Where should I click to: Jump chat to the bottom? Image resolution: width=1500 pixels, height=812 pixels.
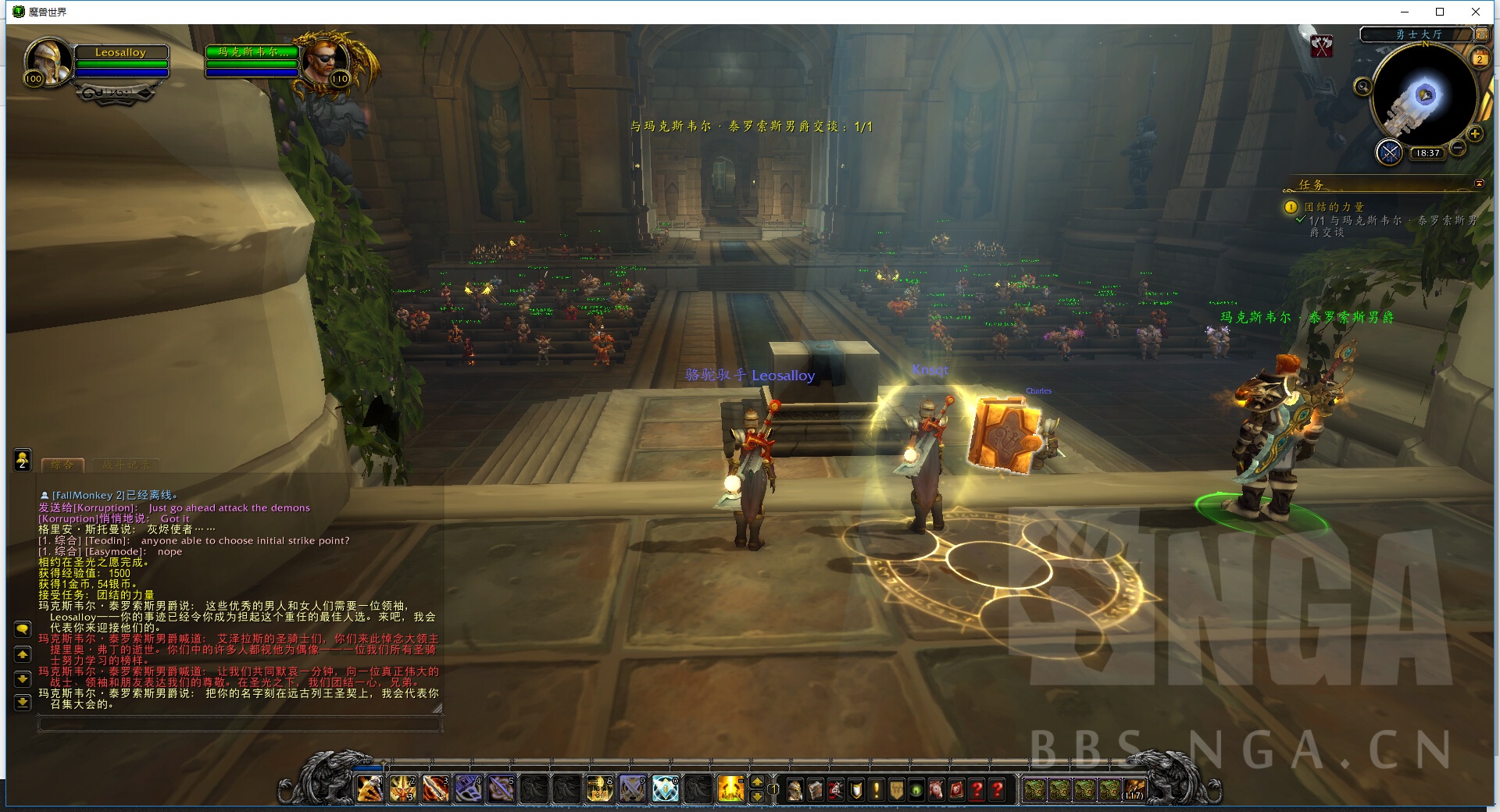point(23,702)
